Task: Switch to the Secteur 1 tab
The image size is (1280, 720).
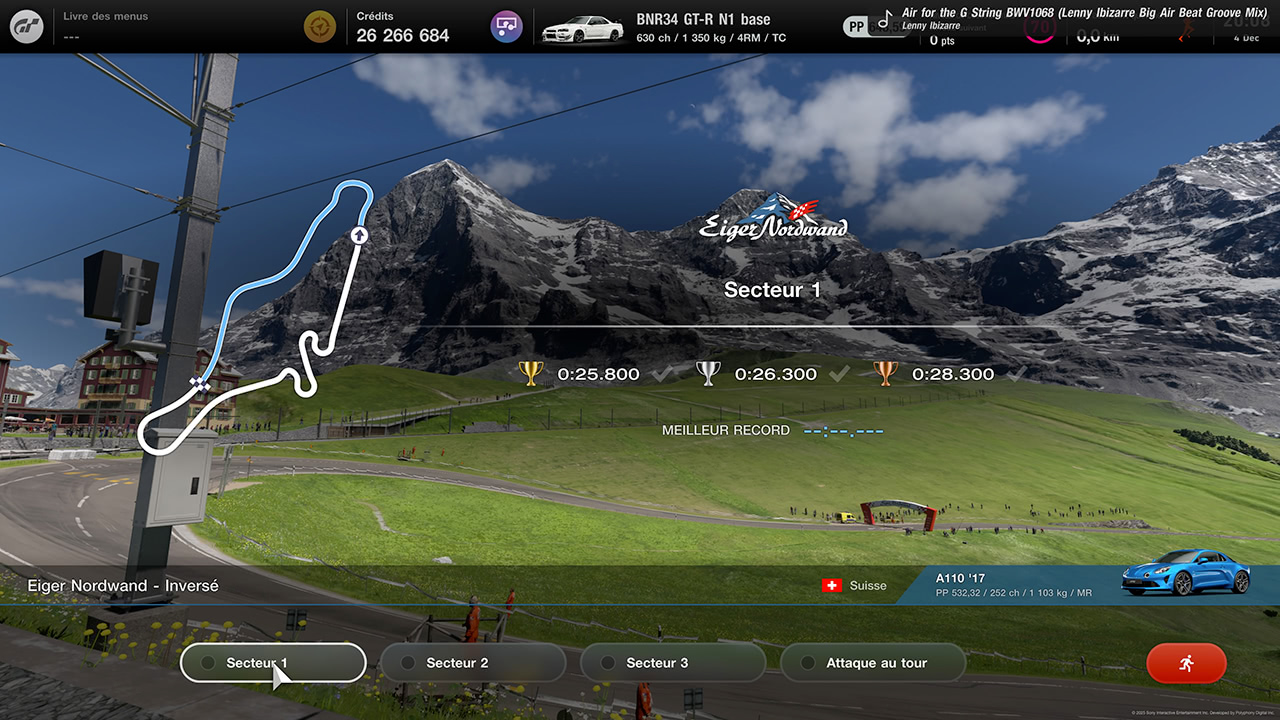Action: tap(272, 662)
